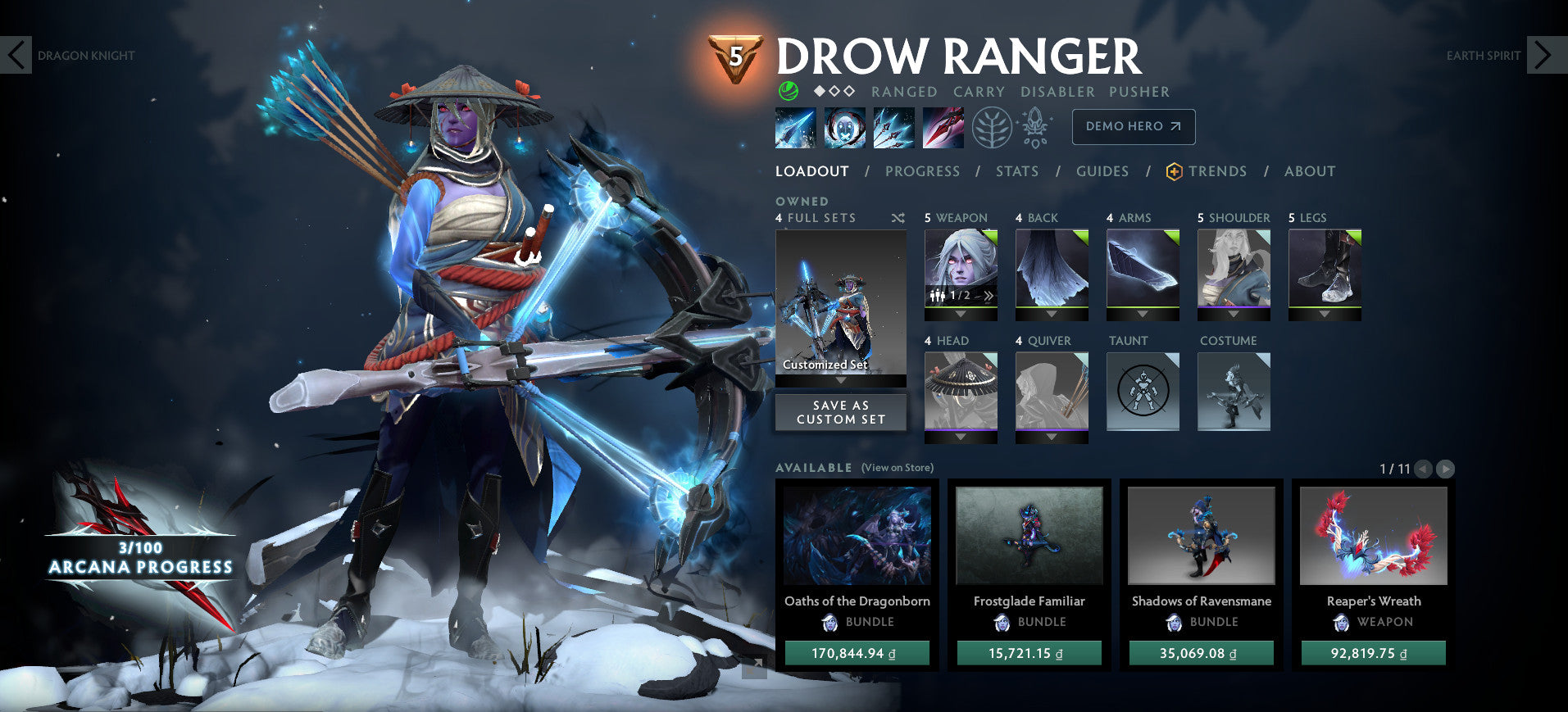Screen dimensions: 1568x712
Task: Click the Multishot ability icon
Action: (893, 128)
